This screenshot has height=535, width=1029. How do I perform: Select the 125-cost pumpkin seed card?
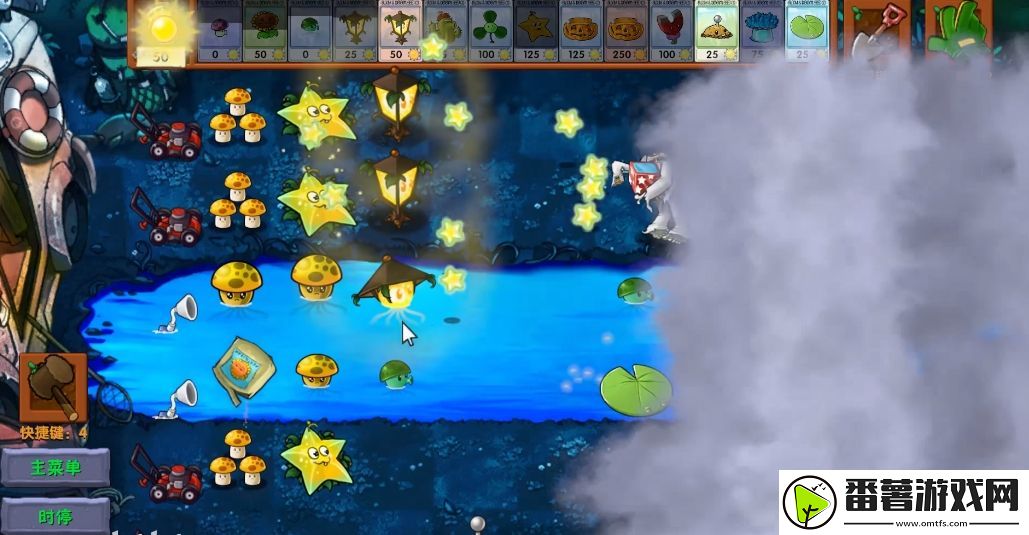click(x=582, y=33)
